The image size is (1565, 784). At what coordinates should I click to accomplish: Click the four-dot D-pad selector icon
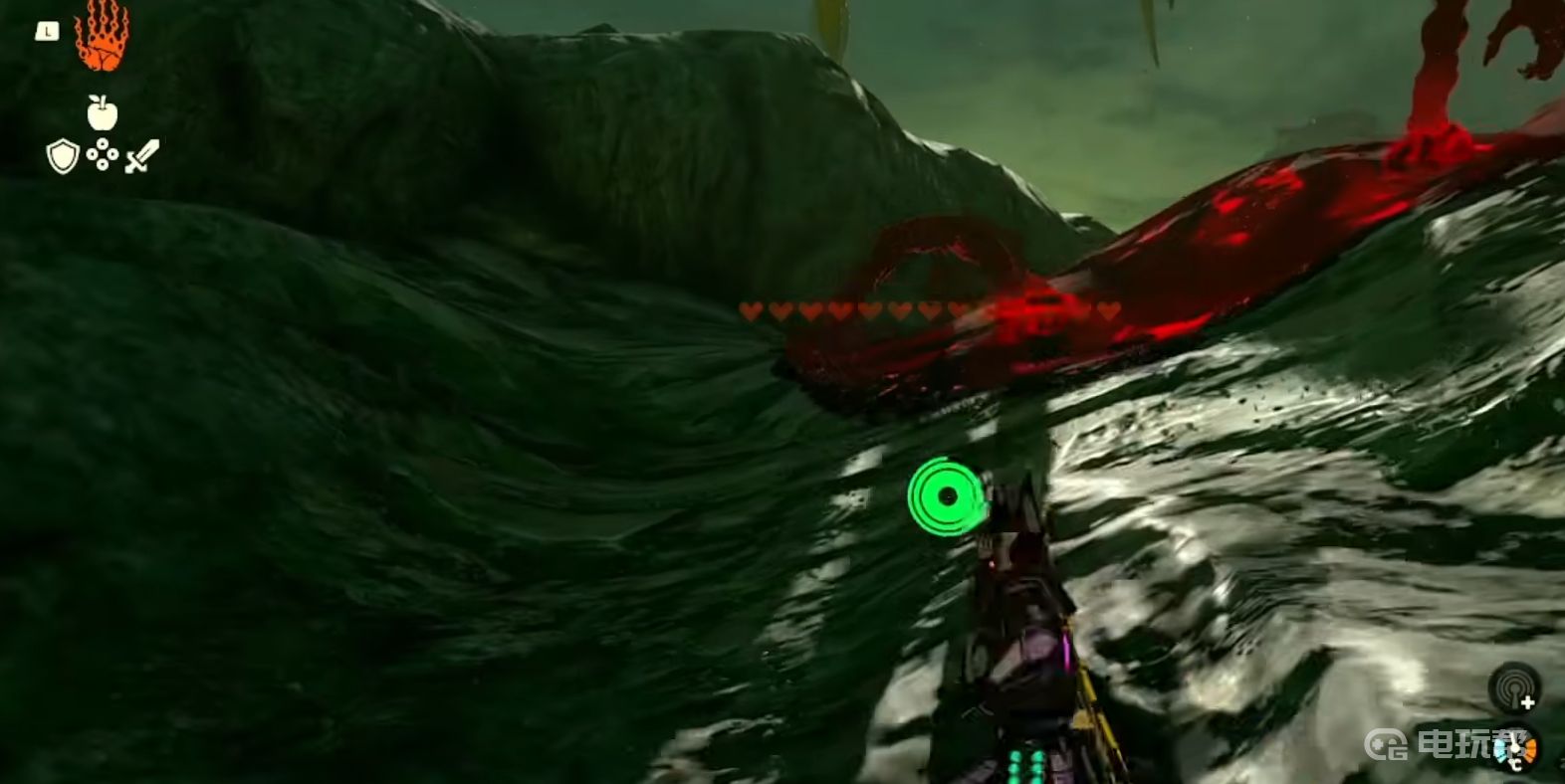click(102, 155)
